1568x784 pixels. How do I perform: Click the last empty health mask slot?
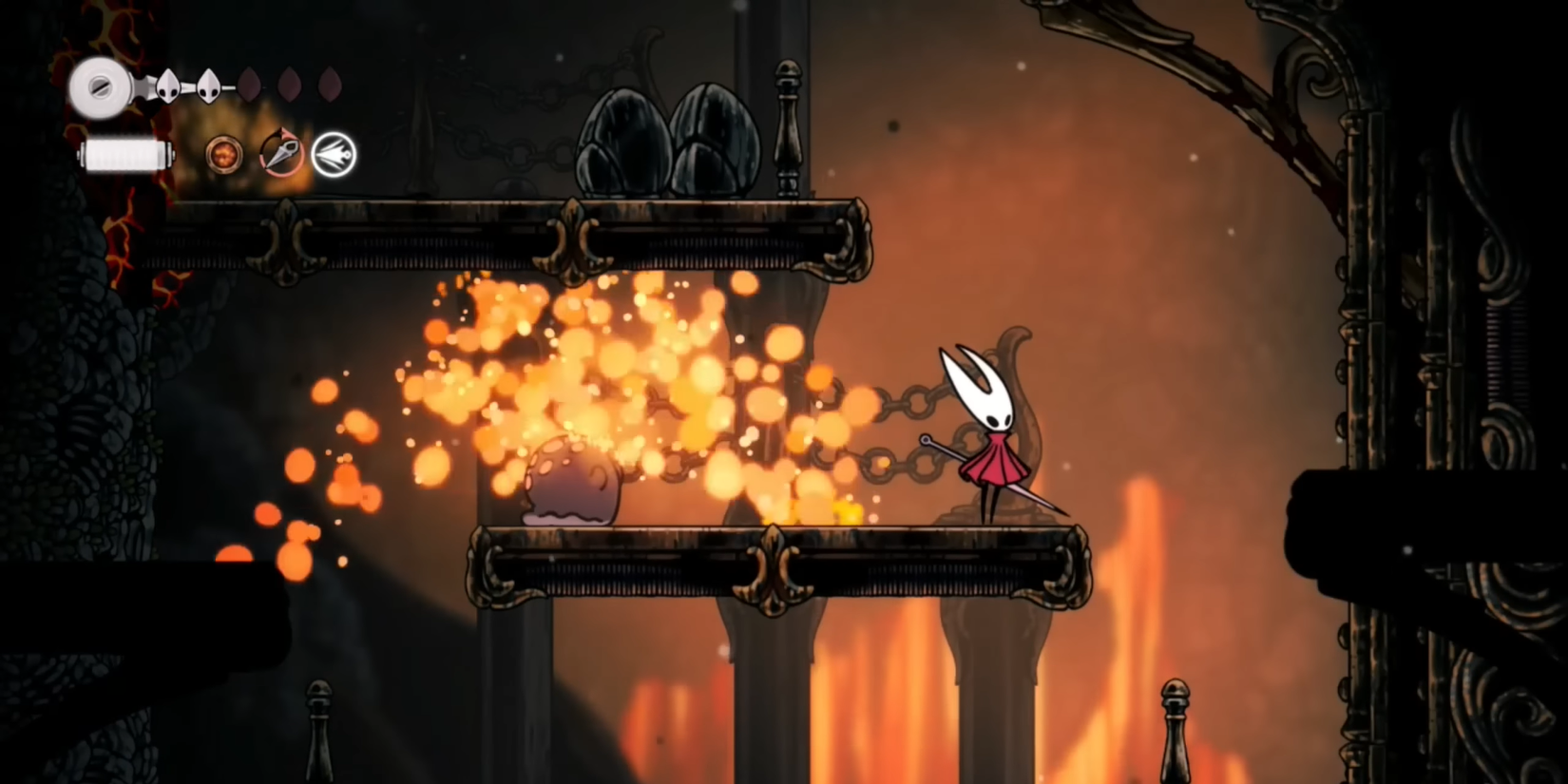click(x=330, y=84)
